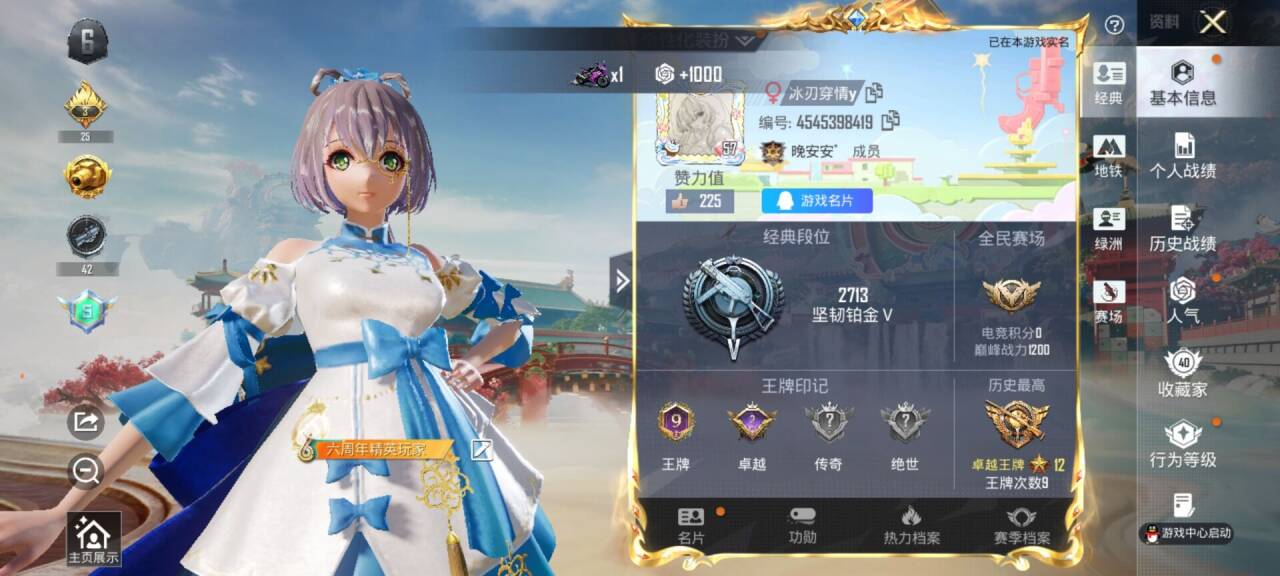This screenshot has width=1280, height=576.
Task: Open the 收藏家 collector page
Action: [1182, 374]
